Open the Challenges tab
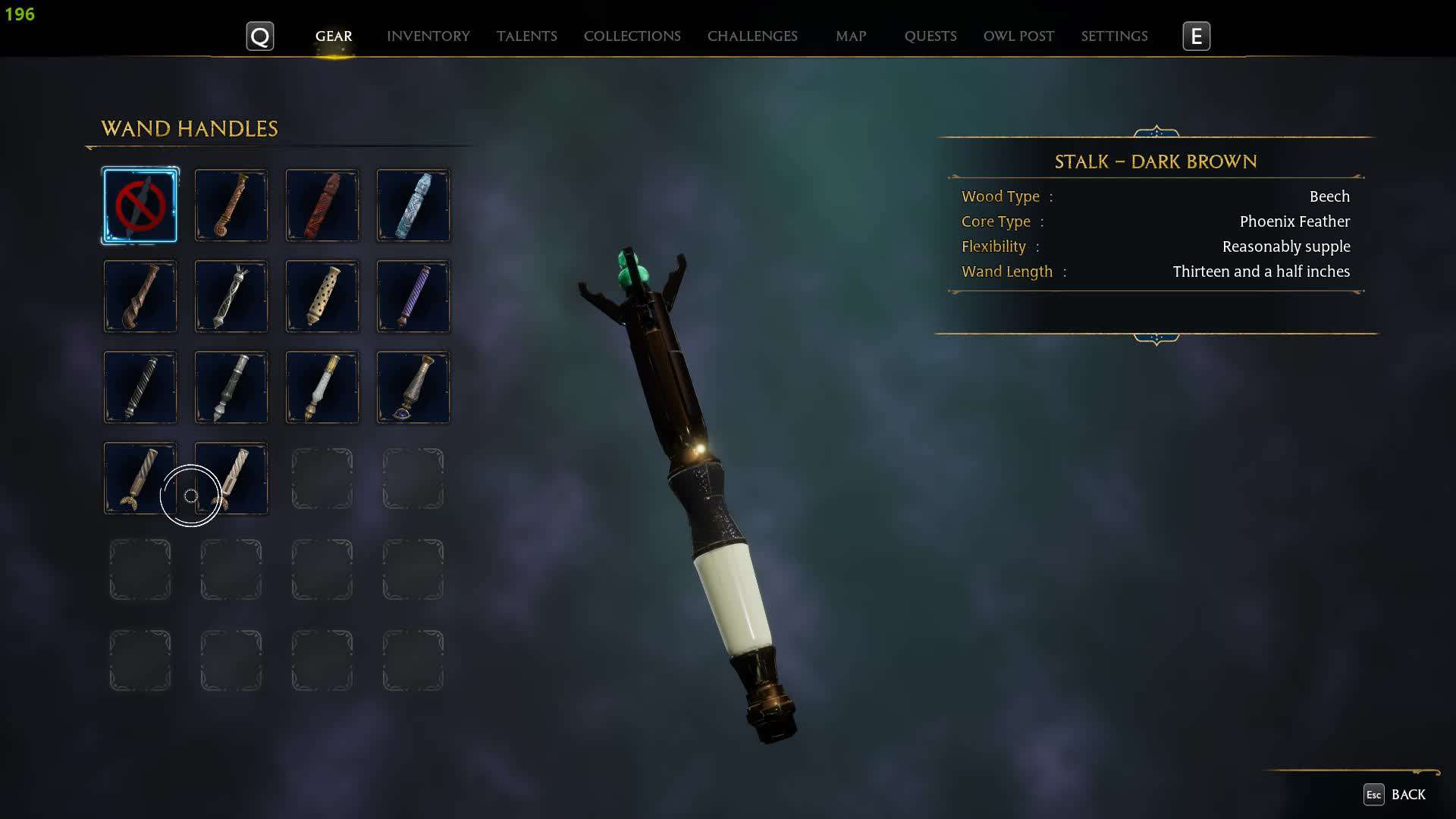The height and width of the screenshot is (819, 1456). pos(752,36)
